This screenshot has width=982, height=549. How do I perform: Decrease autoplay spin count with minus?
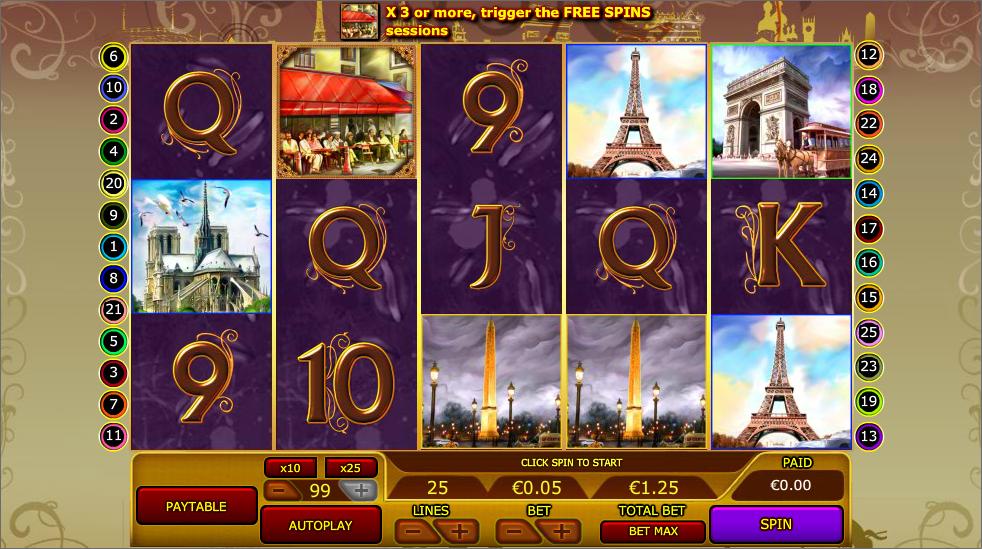[x=280, y=490]
